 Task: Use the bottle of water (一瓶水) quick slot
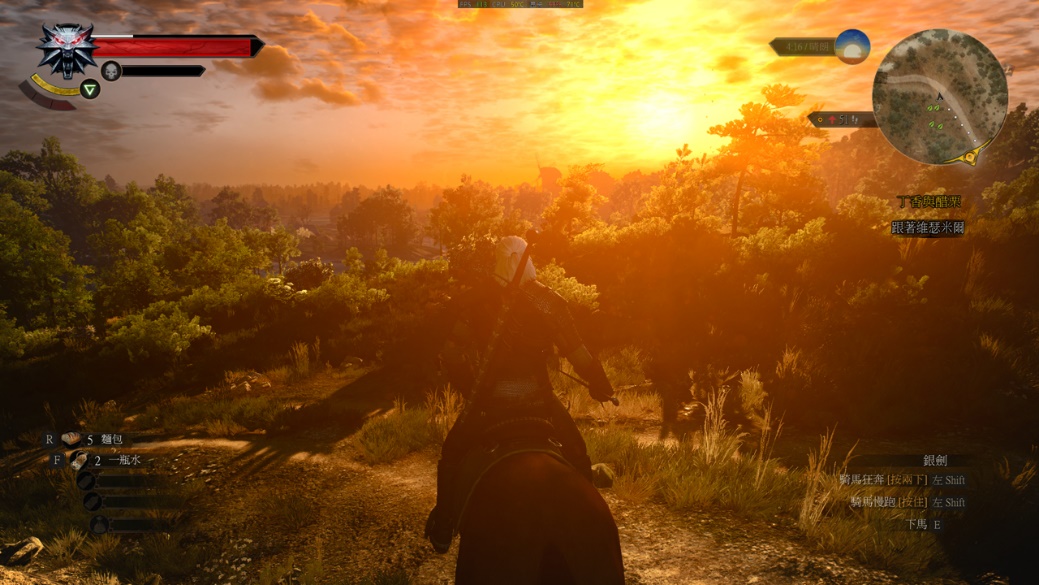80,460
